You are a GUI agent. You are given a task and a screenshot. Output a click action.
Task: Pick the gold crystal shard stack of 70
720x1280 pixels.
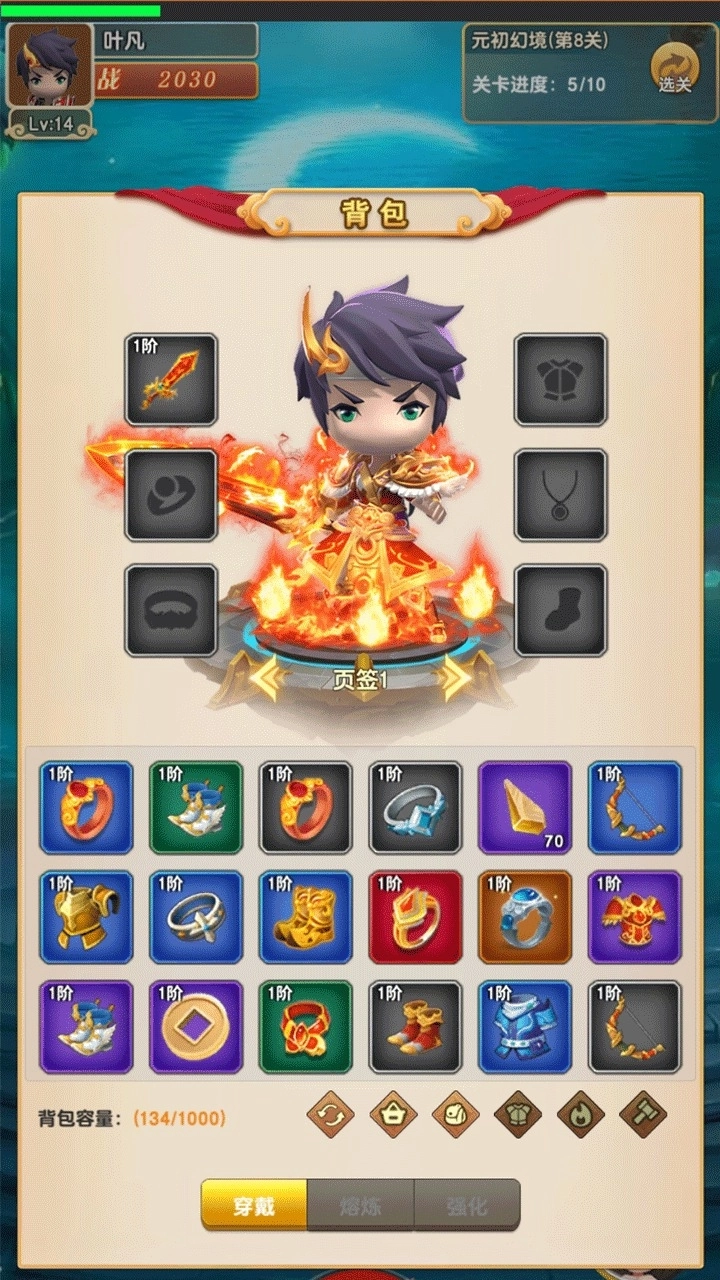[525, 807]
